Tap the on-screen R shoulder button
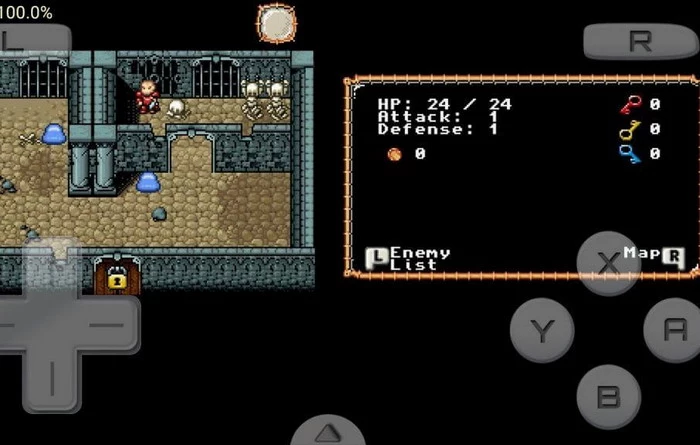Screen dimensions: 700x445 tap(640, 41)
